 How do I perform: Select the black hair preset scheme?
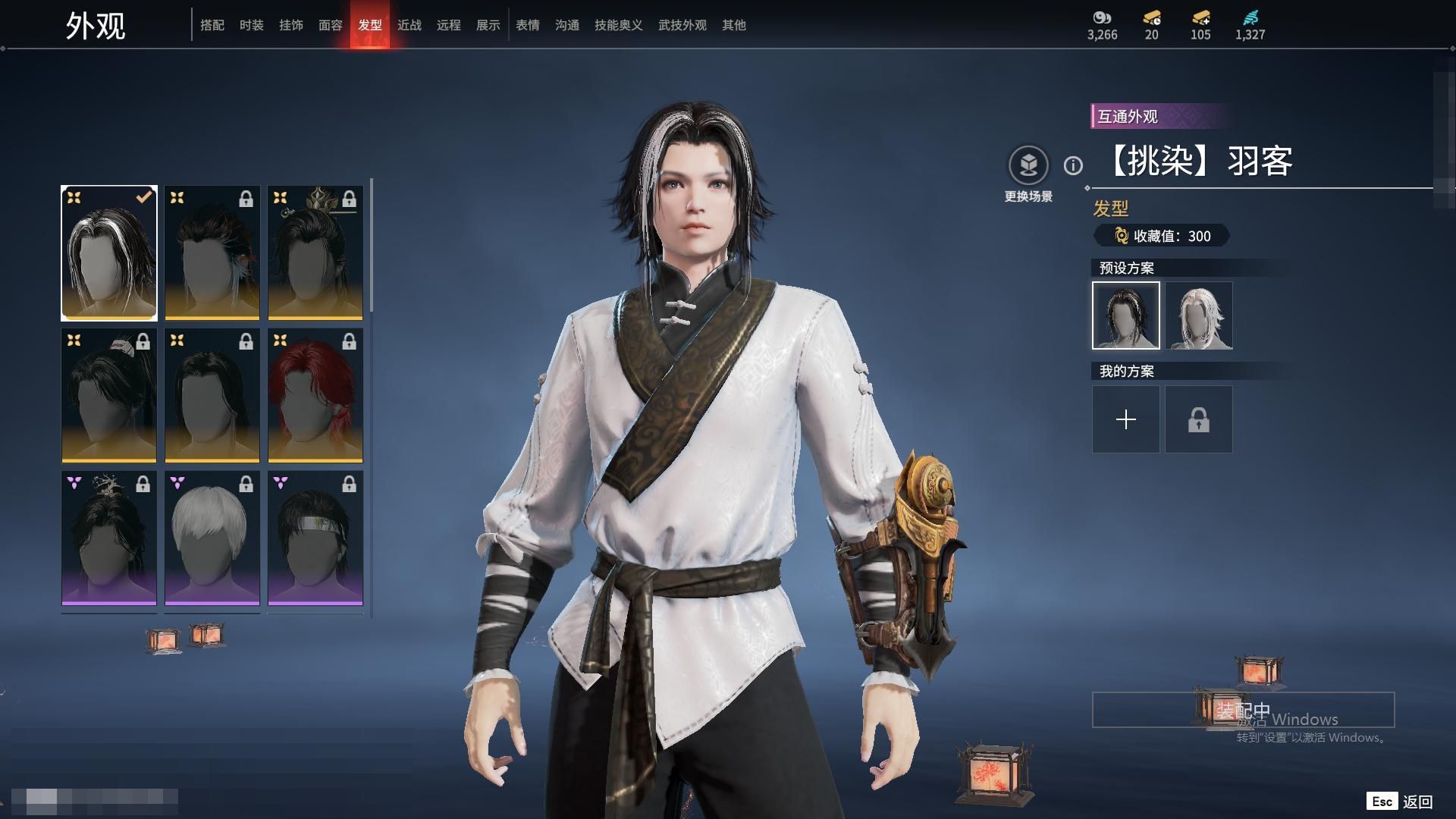(1126, 315)
